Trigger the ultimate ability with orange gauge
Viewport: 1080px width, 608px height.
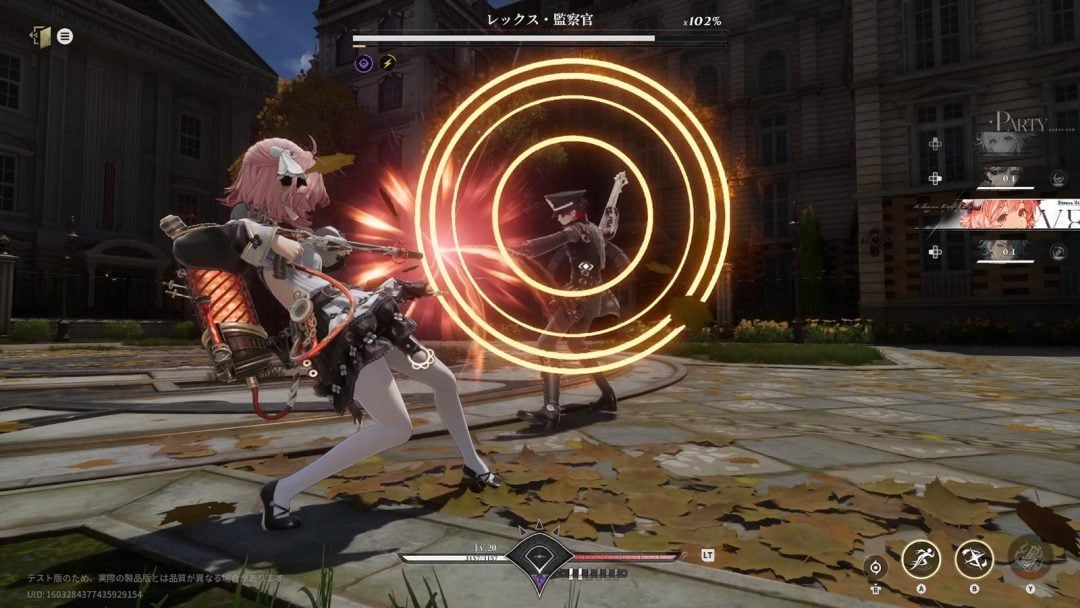[x=1028, y=556]
